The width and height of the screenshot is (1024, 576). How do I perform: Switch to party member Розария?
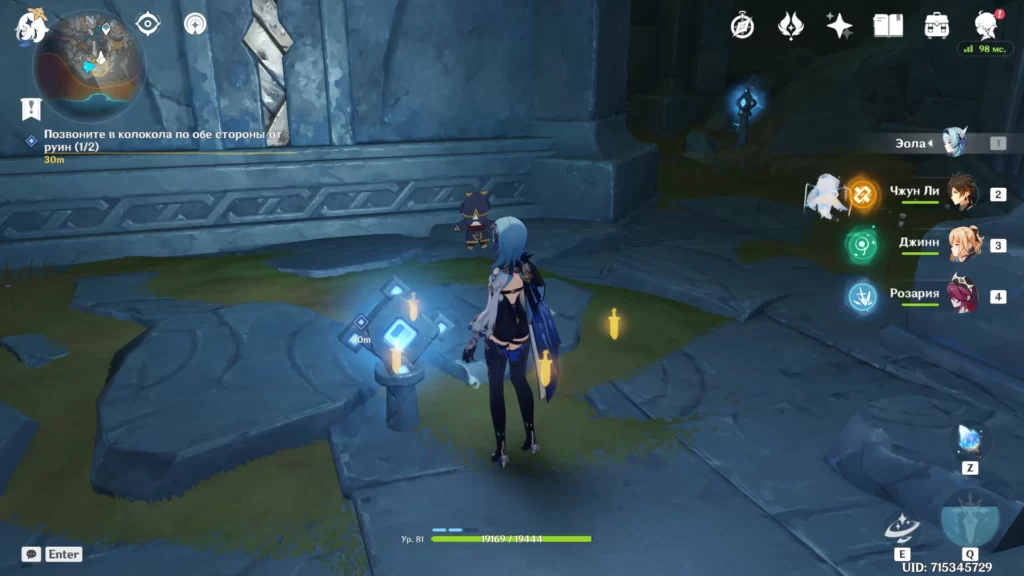(x=960, y=296)
